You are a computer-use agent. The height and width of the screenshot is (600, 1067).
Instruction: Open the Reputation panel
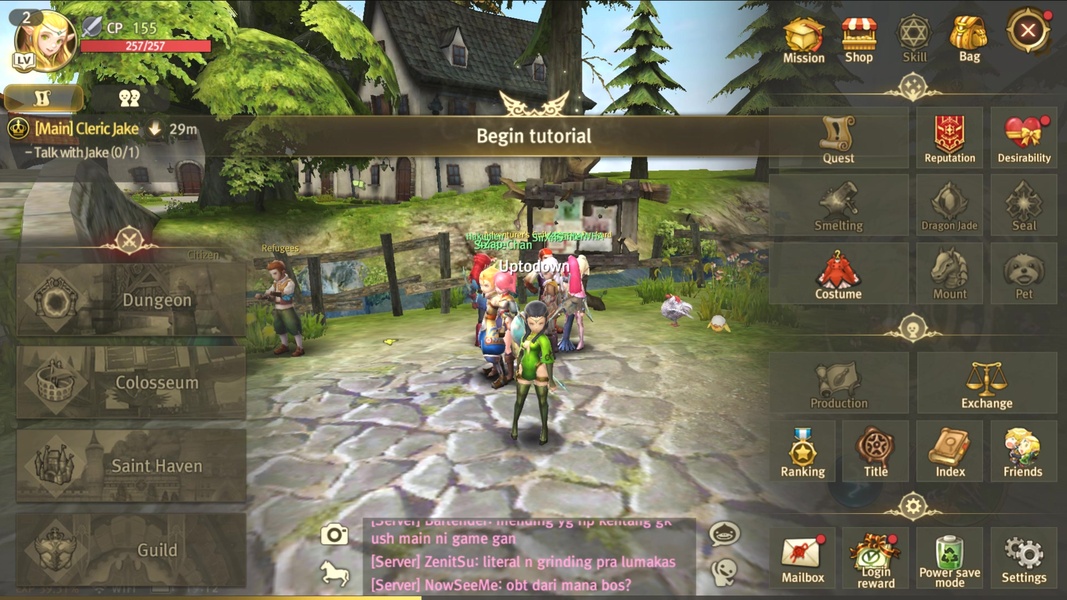click(949, 139)
